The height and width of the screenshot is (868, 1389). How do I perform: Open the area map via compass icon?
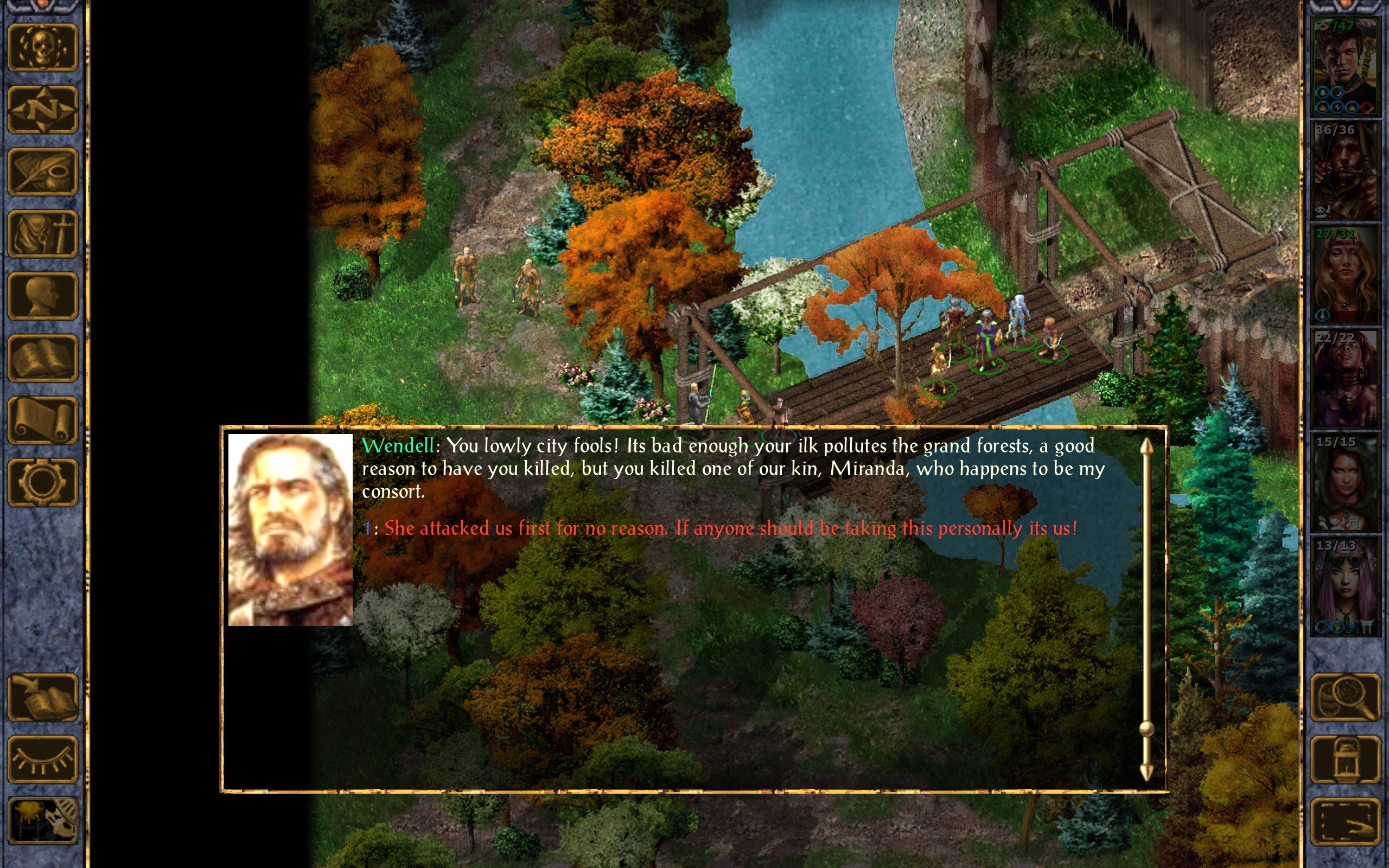point(43,110)
